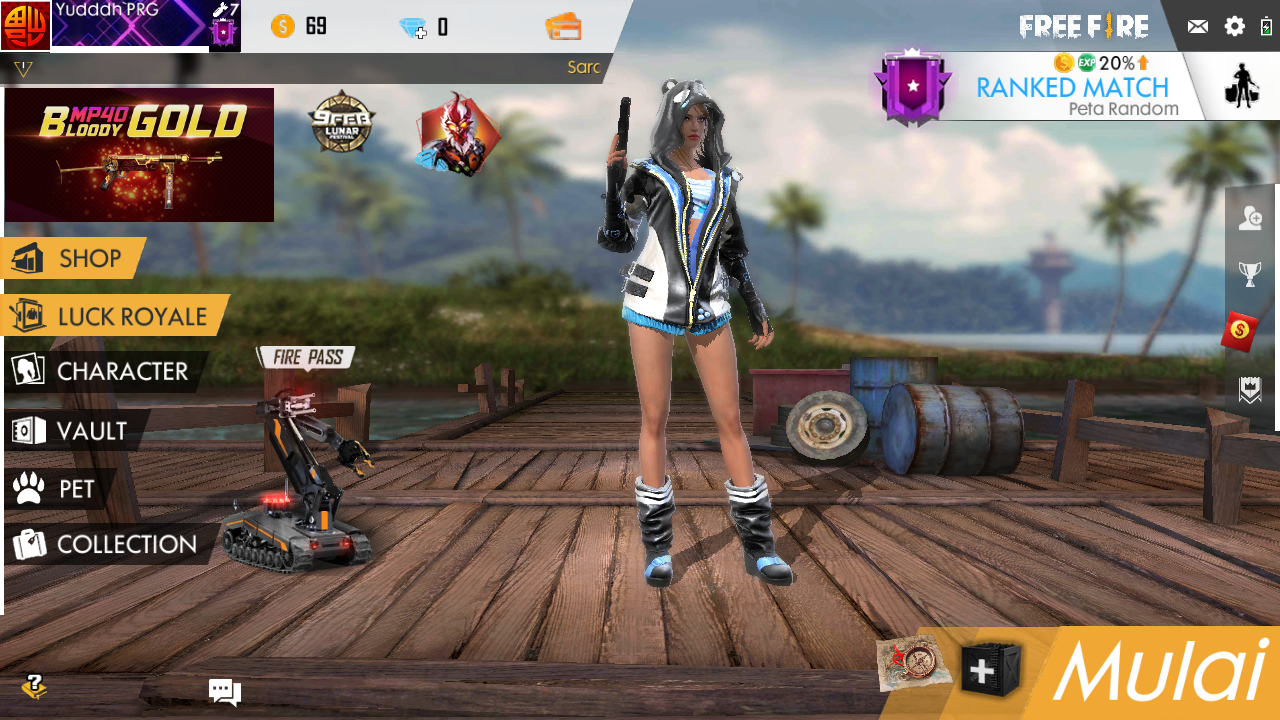This screenshot has height=720, width=1280.
Task: Select the PET menu entry
Action: coord(58,489)
